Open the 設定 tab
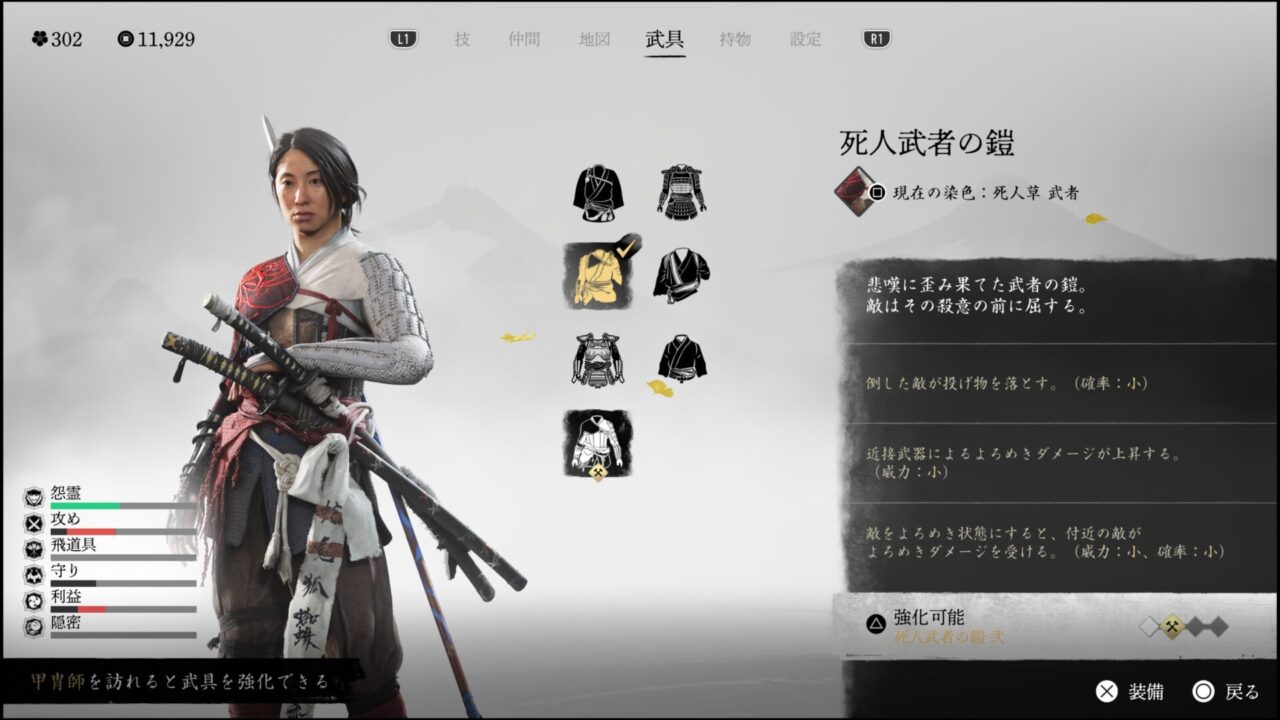The image size is (1280, 720). point(806,40)
